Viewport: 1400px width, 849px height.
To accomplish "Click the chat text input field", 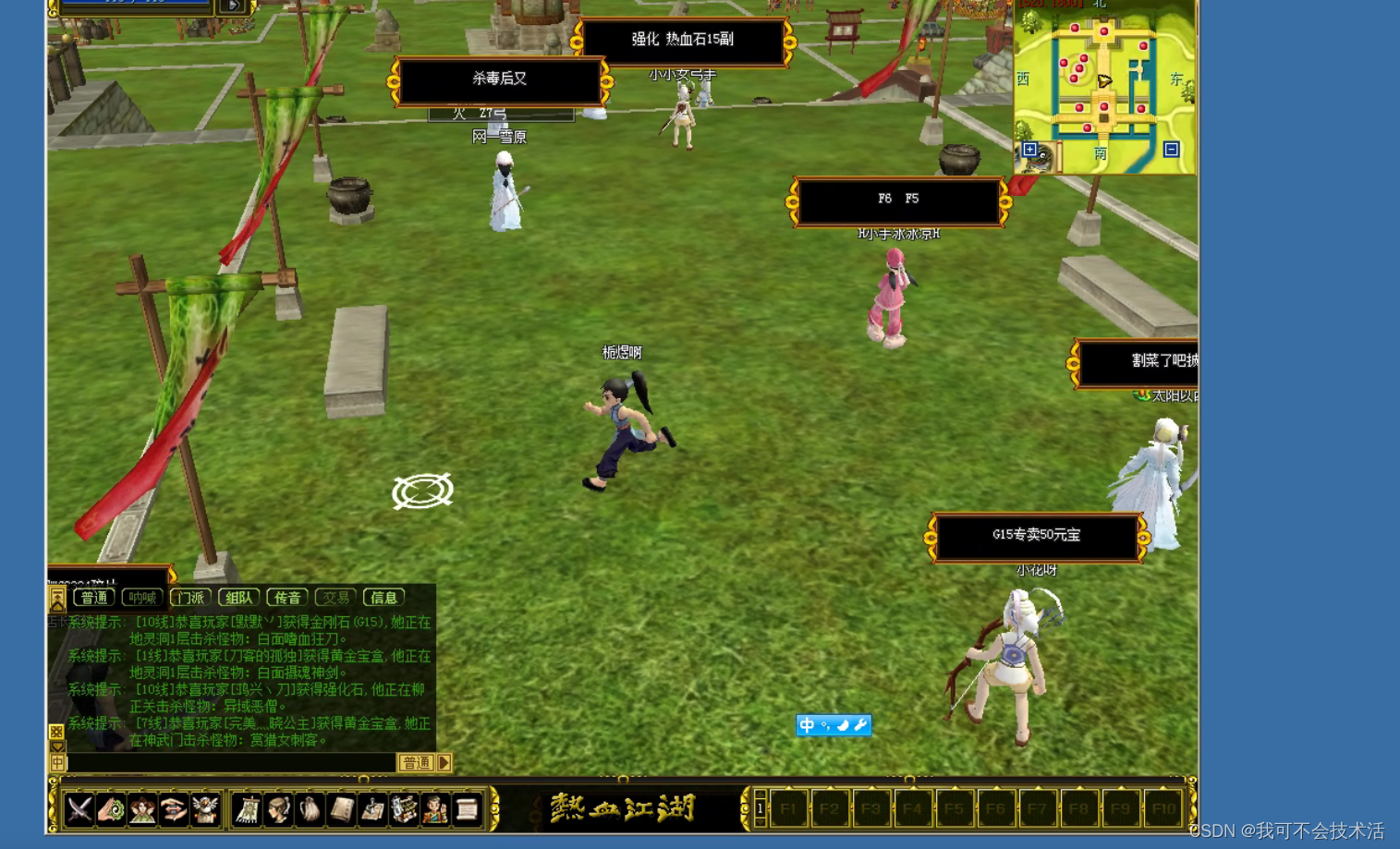I will 231,763.
